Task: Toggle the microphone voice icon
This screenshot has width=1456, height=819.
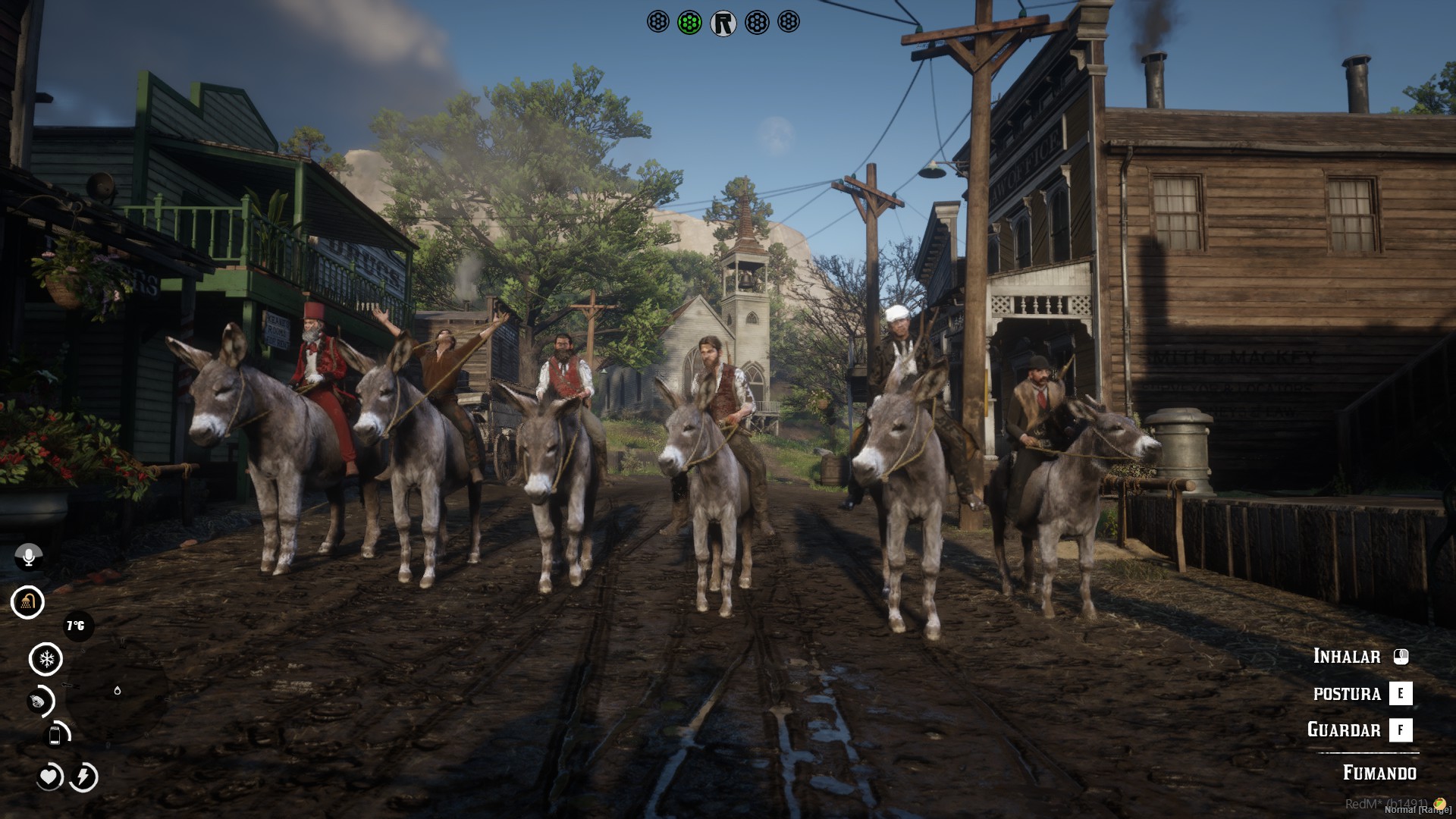Action: point(29,557)
